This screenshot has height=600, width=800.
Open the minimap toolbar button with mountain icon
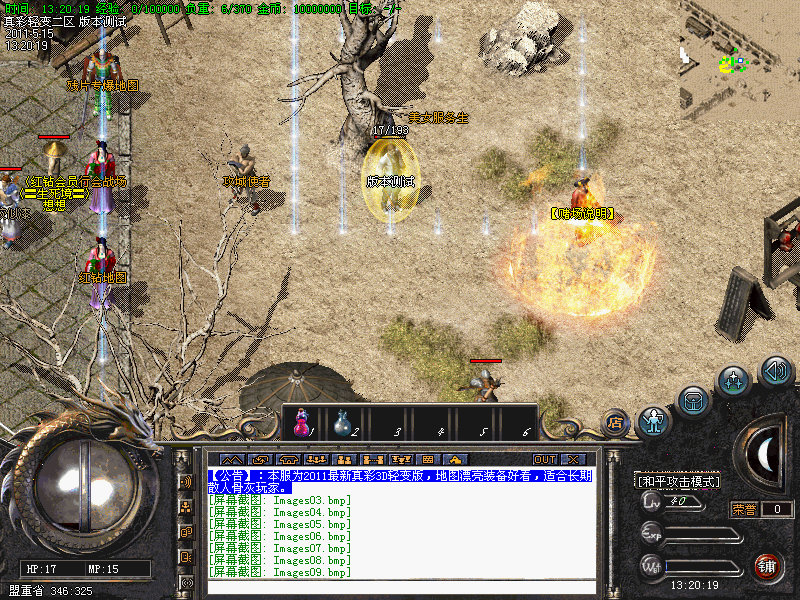click(232, 459)
